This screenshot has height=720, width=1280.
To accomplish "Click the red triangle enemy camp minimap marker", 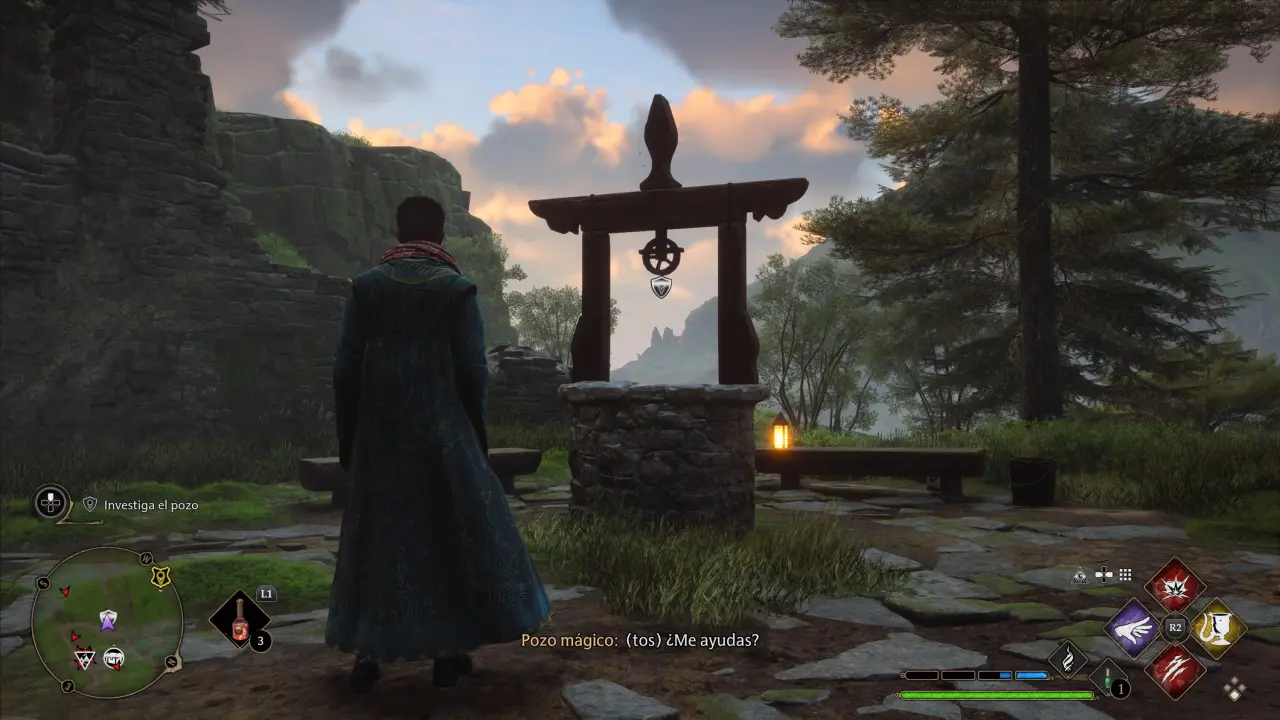I will (x=85, y=656).
